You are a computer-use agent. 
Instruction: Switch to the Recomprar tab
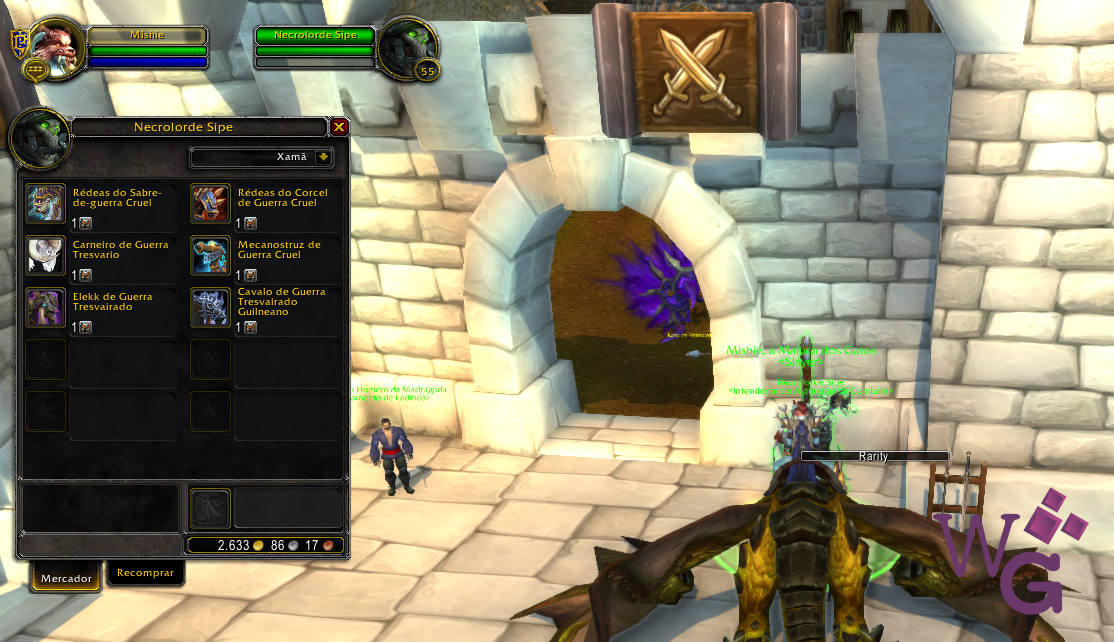(145, 573)
